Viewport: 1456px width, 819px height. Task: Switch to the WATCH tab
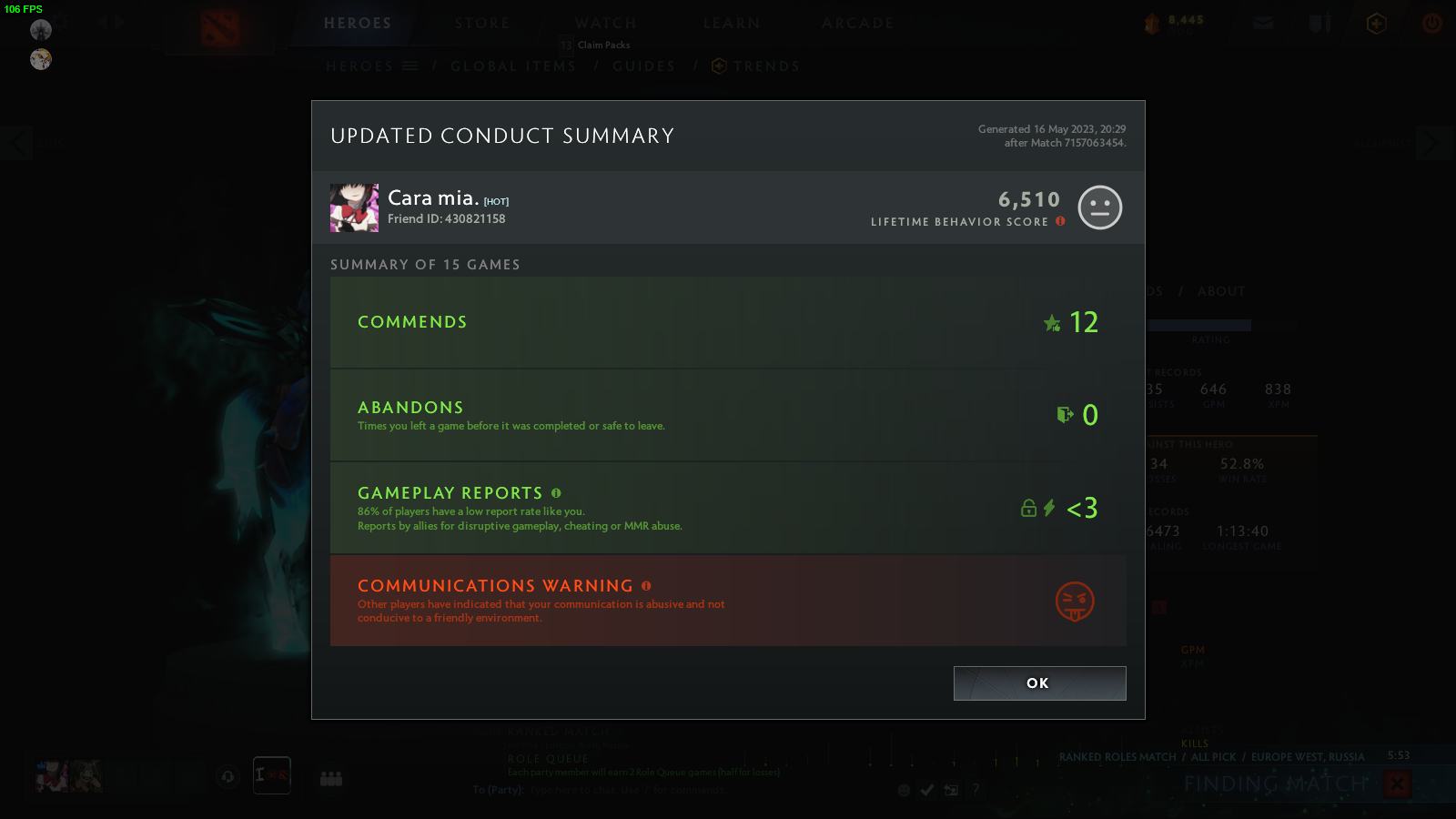click(605, 23)
